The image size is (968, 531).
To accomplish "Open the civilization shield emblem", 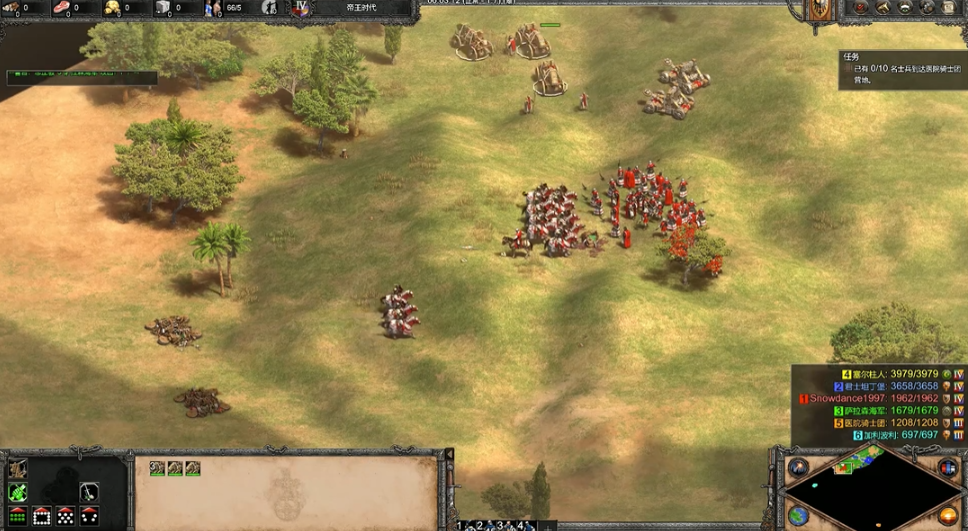I will pyautogui.click(x=819, y=10).
